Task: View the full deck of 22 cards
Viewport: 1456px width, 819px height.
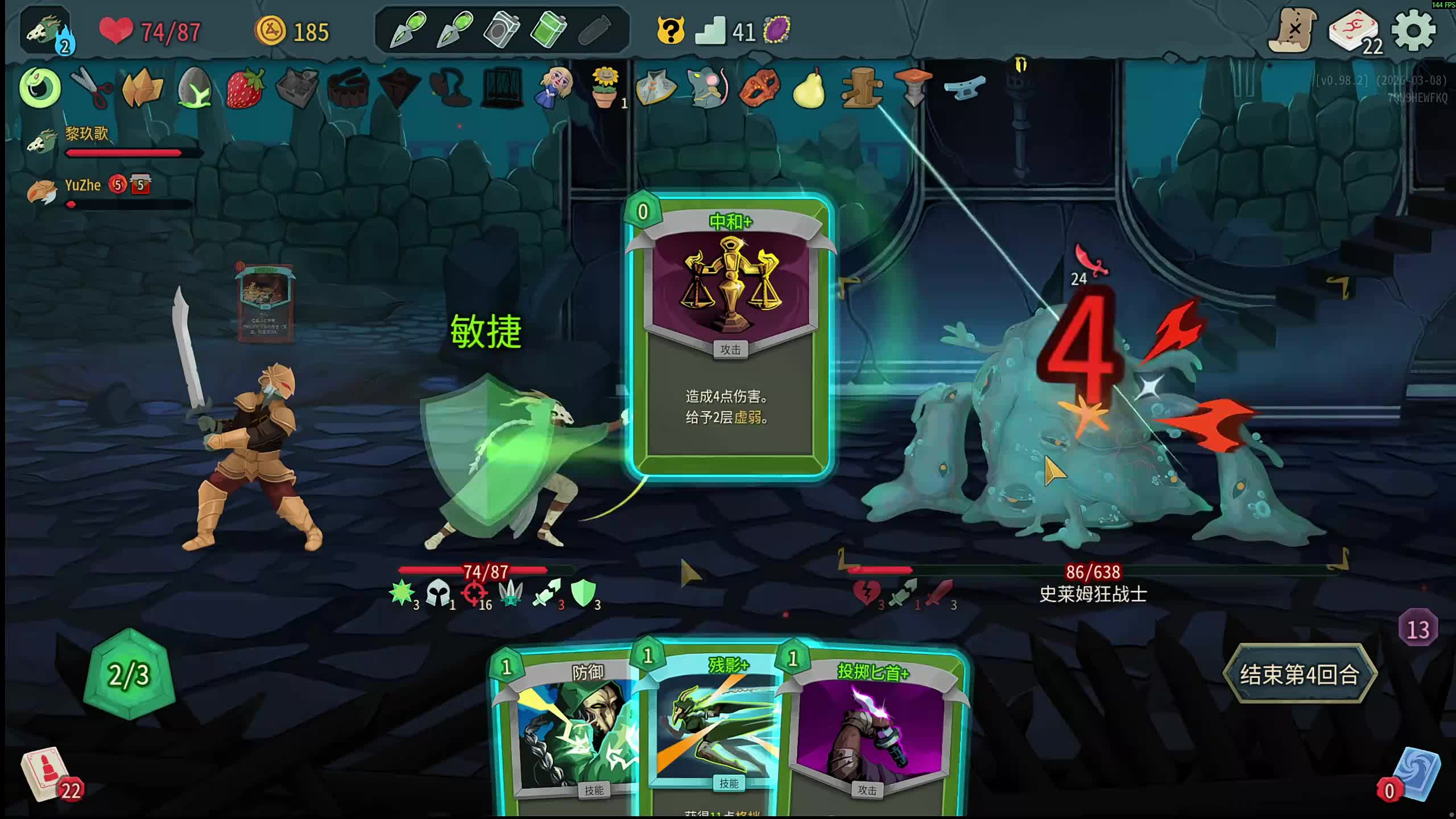Action: (1355, 32)
